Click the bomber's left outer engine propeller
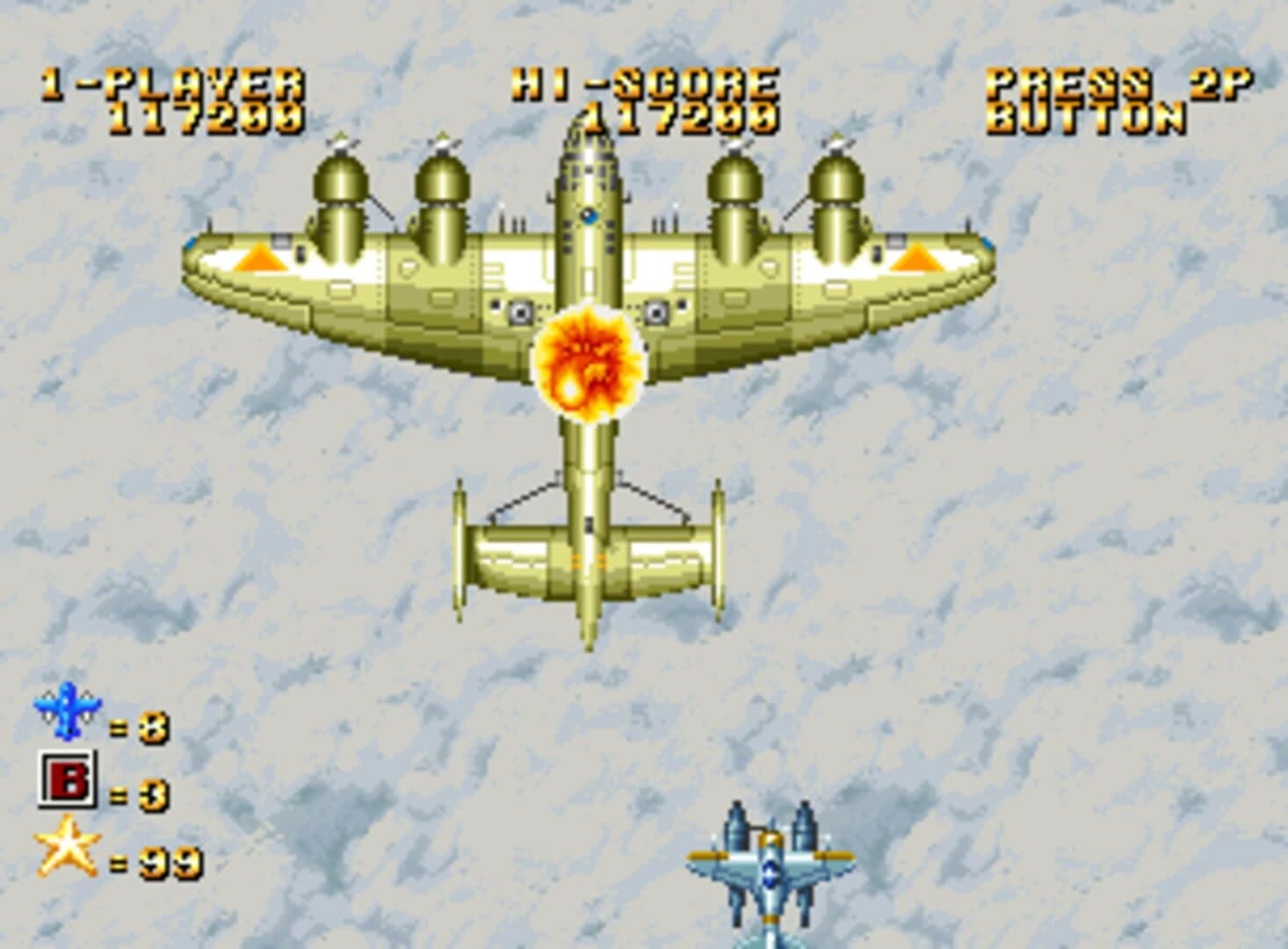The height and width of the screenshot is (949, 1288). (x=341, y=145)
